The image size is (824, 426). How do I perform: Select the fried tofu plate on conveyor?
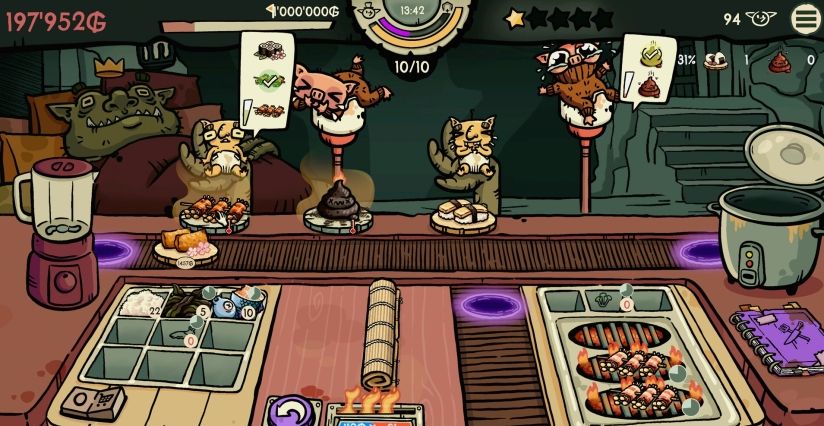tap(185, 244)
